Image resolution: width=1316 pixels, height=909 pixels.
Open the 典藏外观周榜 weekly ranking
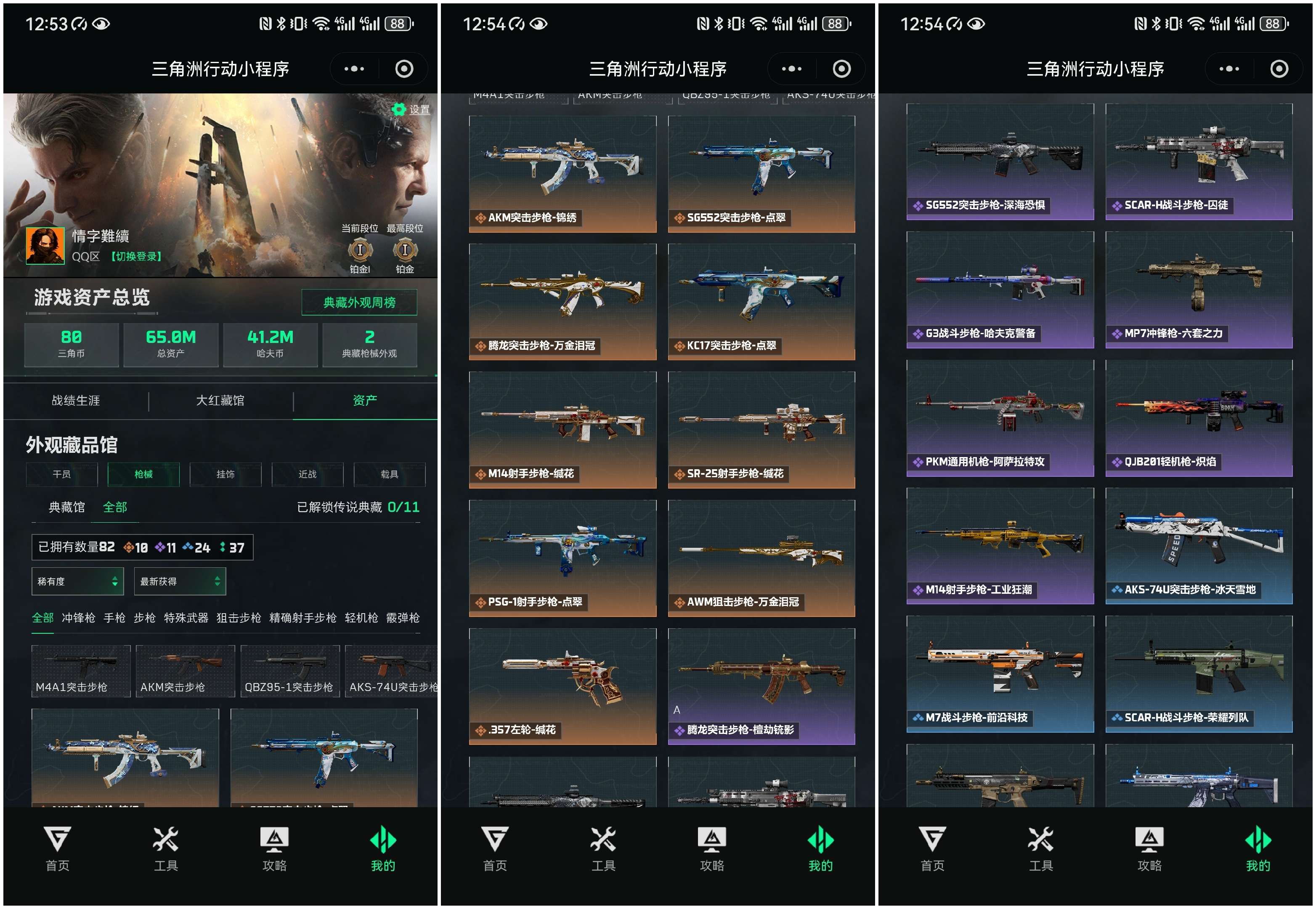359,303
